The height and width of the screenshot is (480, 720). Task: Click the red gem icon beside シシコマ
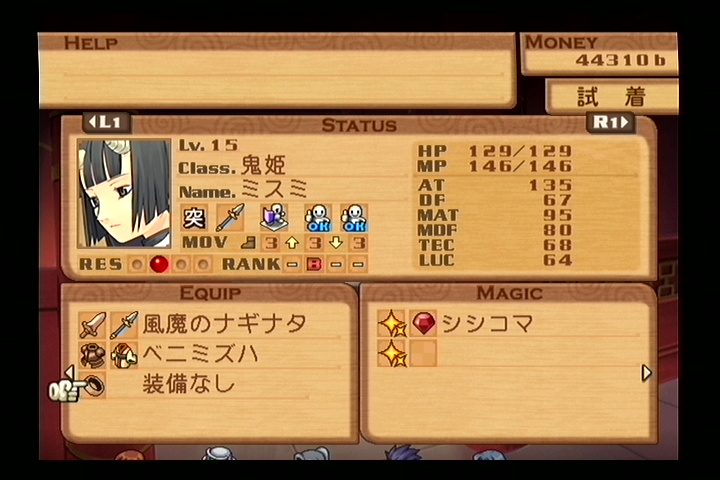pos(424,324)
